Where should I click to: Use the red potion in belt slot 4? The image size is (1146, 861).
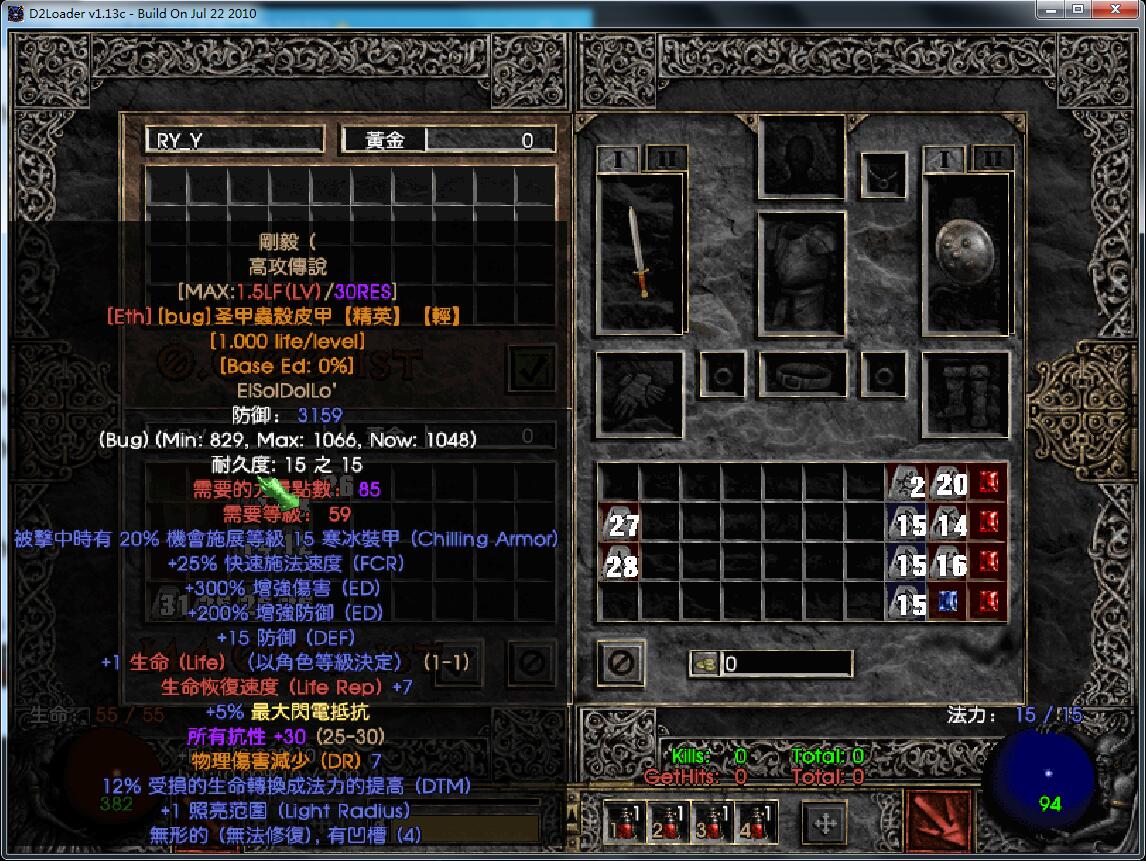coord(756,821)
